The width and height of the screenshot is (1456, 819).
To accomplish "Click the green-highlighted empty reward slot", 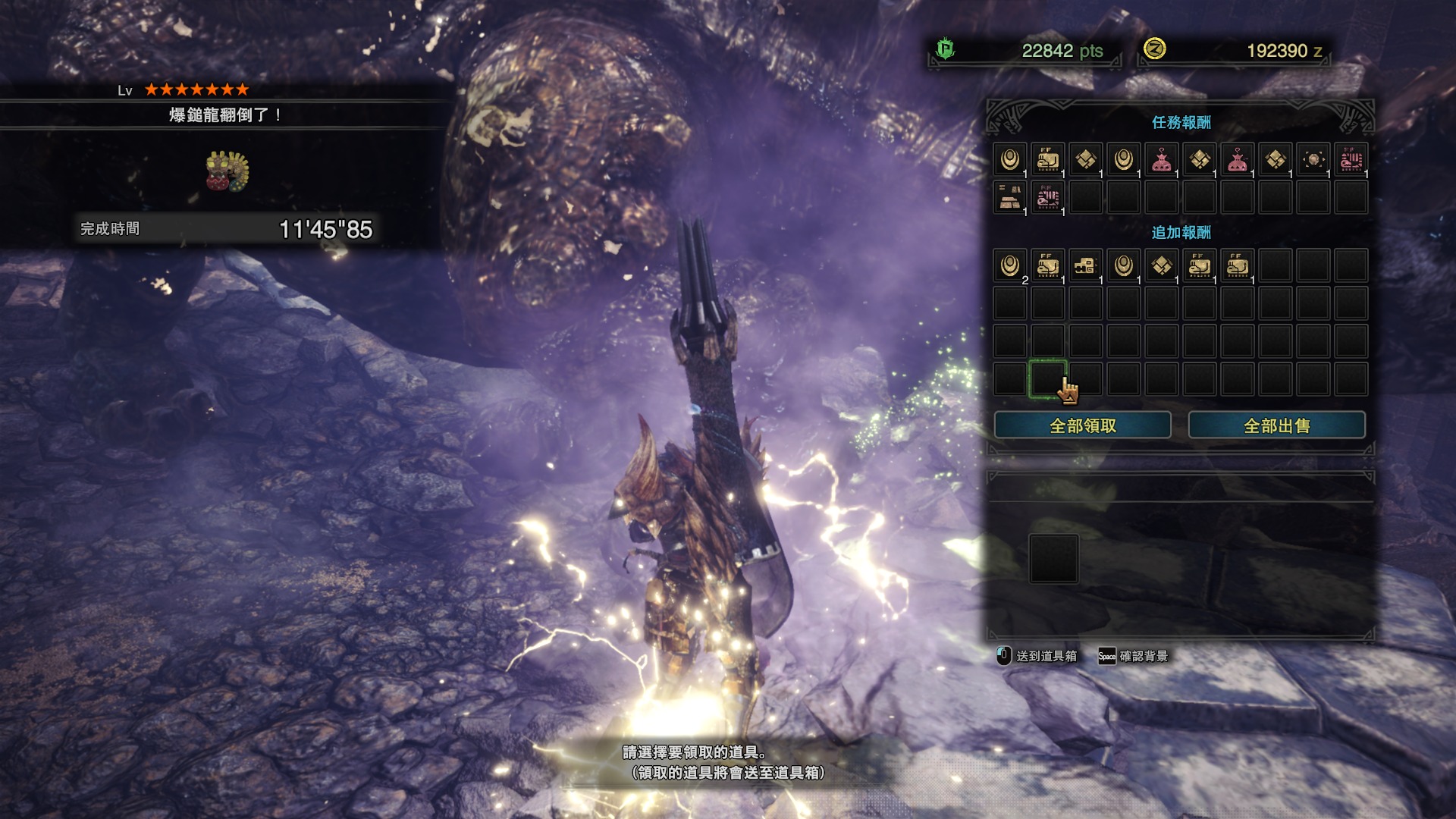I will click(x=1047, y=378).
